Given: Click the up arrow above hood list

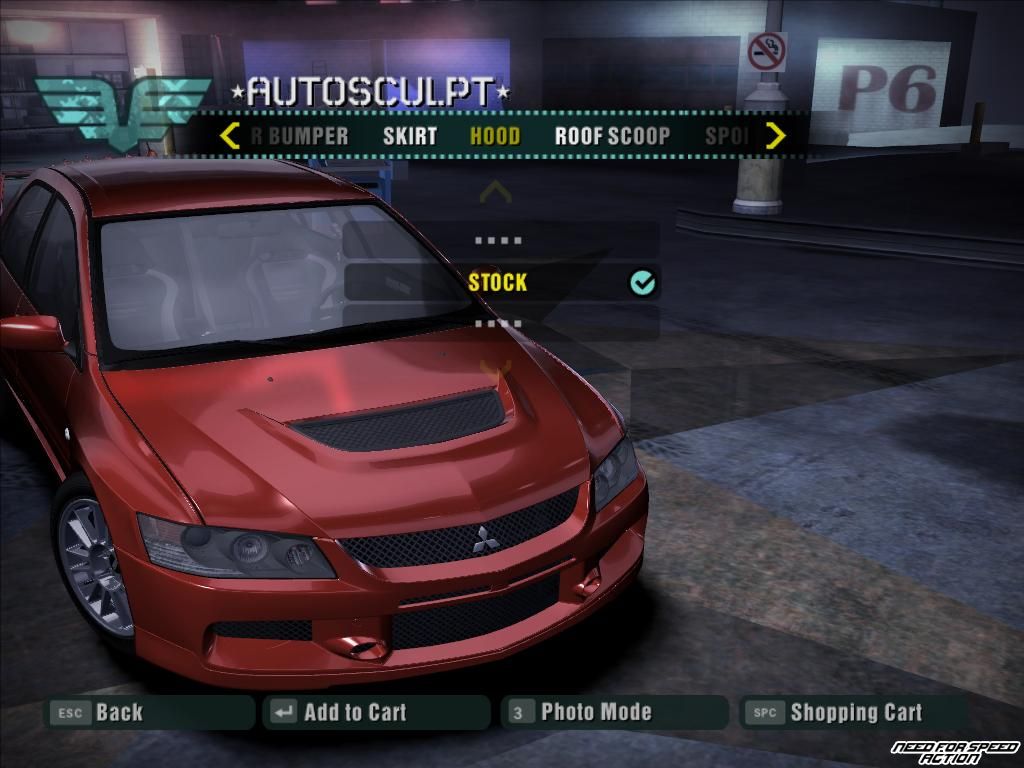Looking at the screenshot, I should (496, 191).
